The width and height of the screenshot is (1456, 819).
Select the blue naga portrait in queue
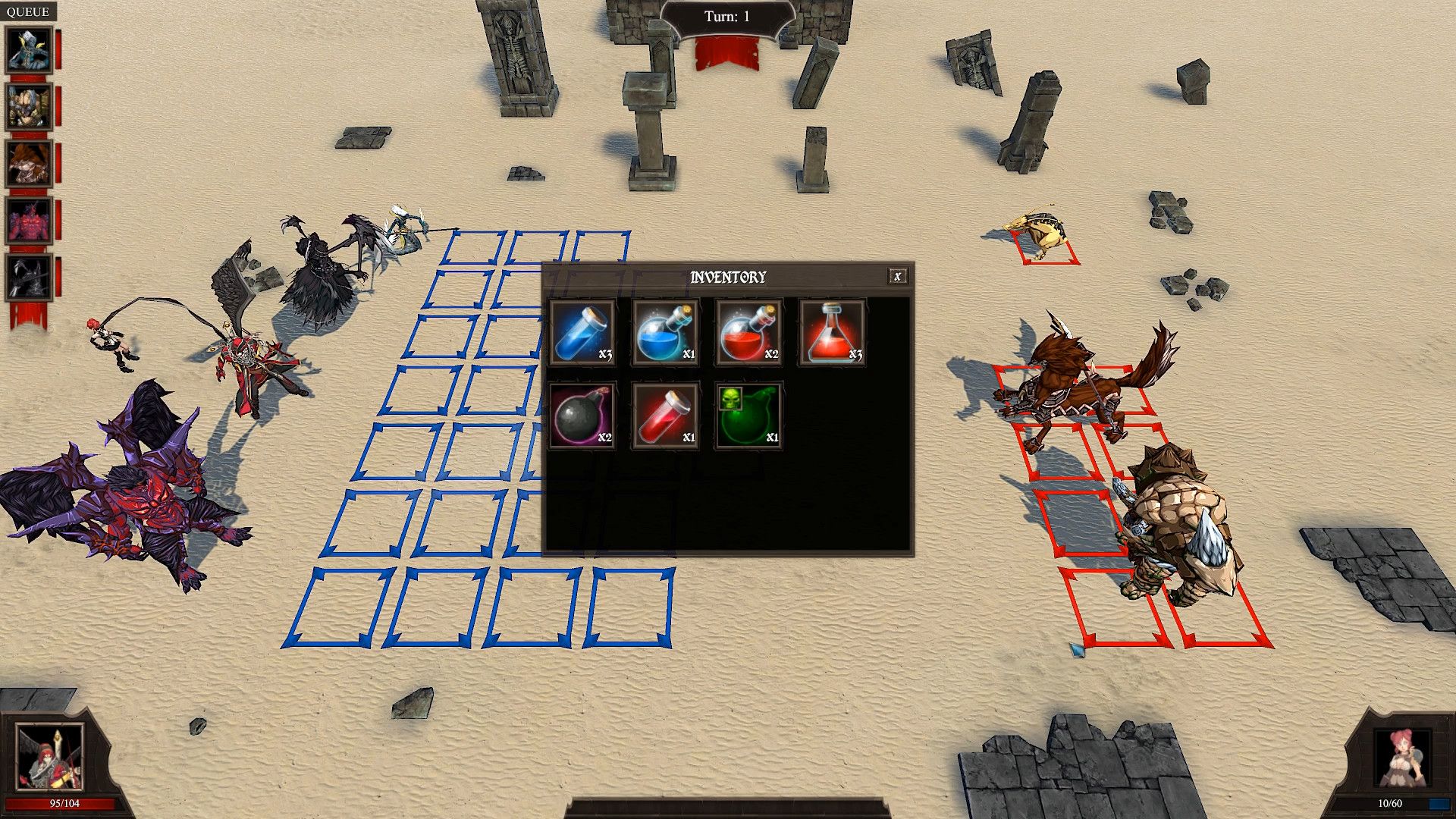[x=29, y=50]
